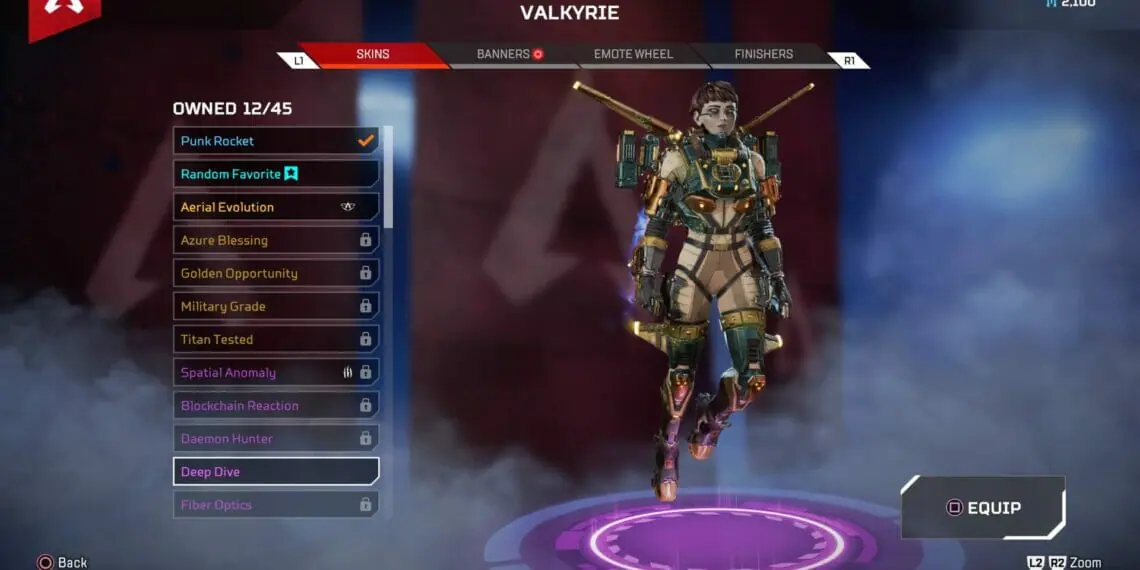Select the Spatial Anomaly skin

coord(276,372)
